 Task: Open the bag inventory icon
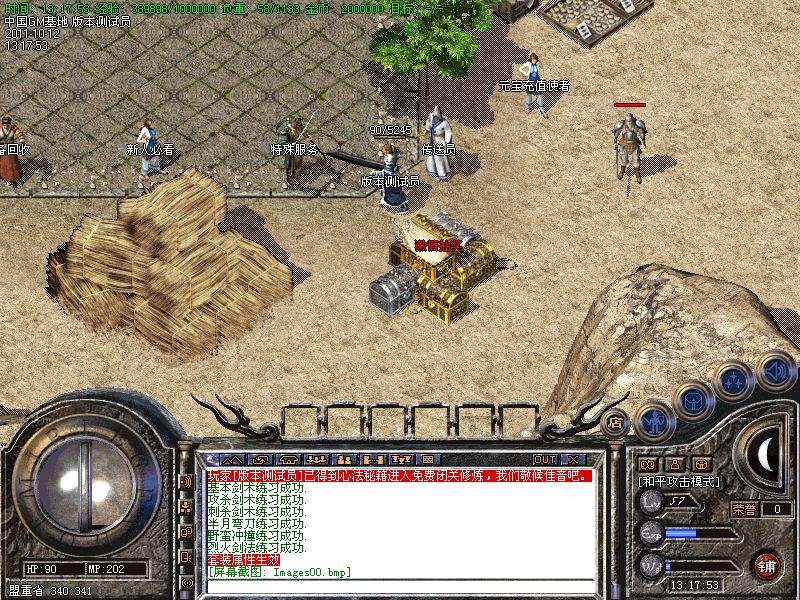tap(692, 400)
